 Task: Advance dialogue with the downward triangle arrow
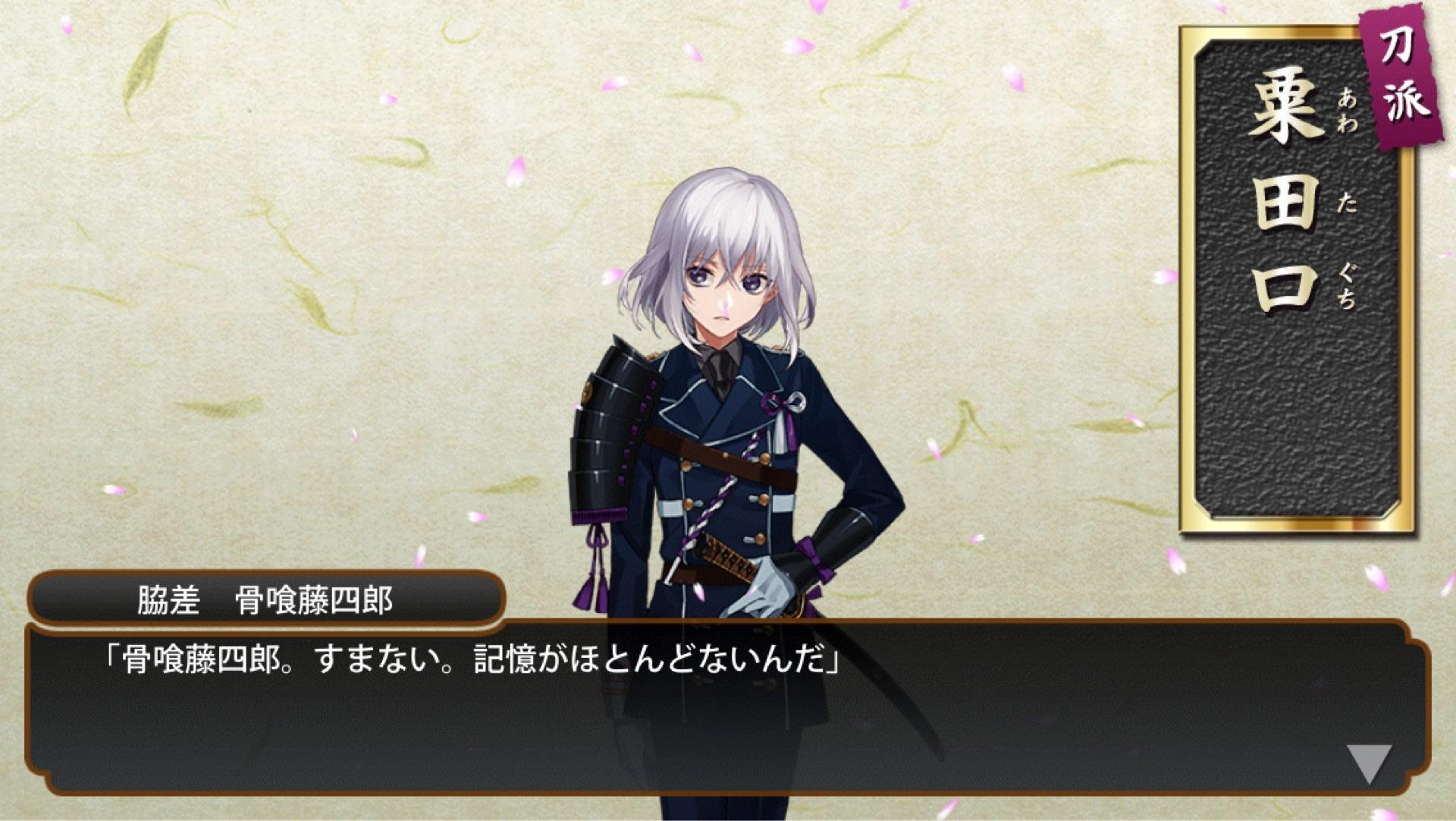pos(1369,762)
